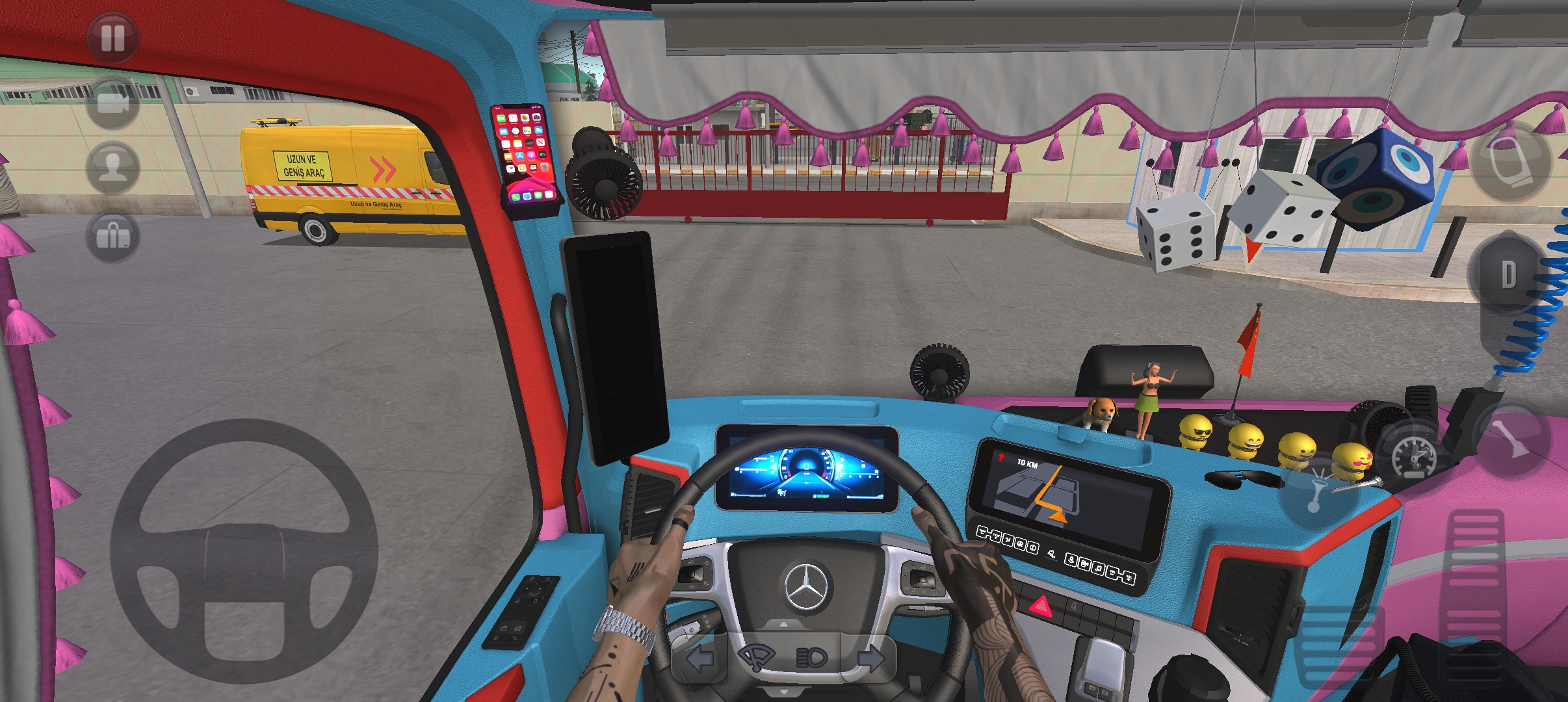Tap the luggage bag icon

pyautogui.click(x=112, y=236)
